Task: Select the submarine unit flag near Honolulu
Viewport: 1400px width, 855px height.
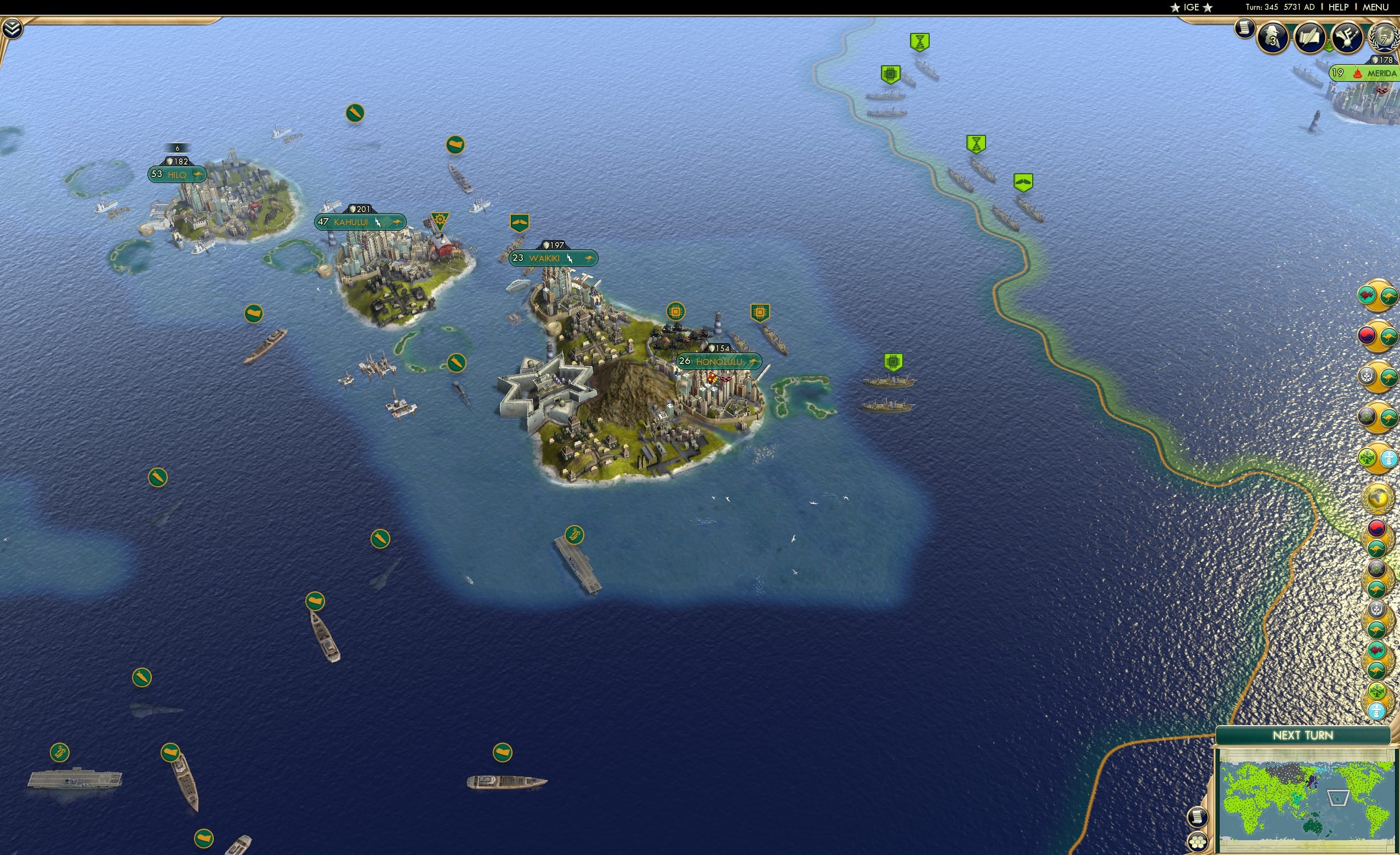Action: 456,362
